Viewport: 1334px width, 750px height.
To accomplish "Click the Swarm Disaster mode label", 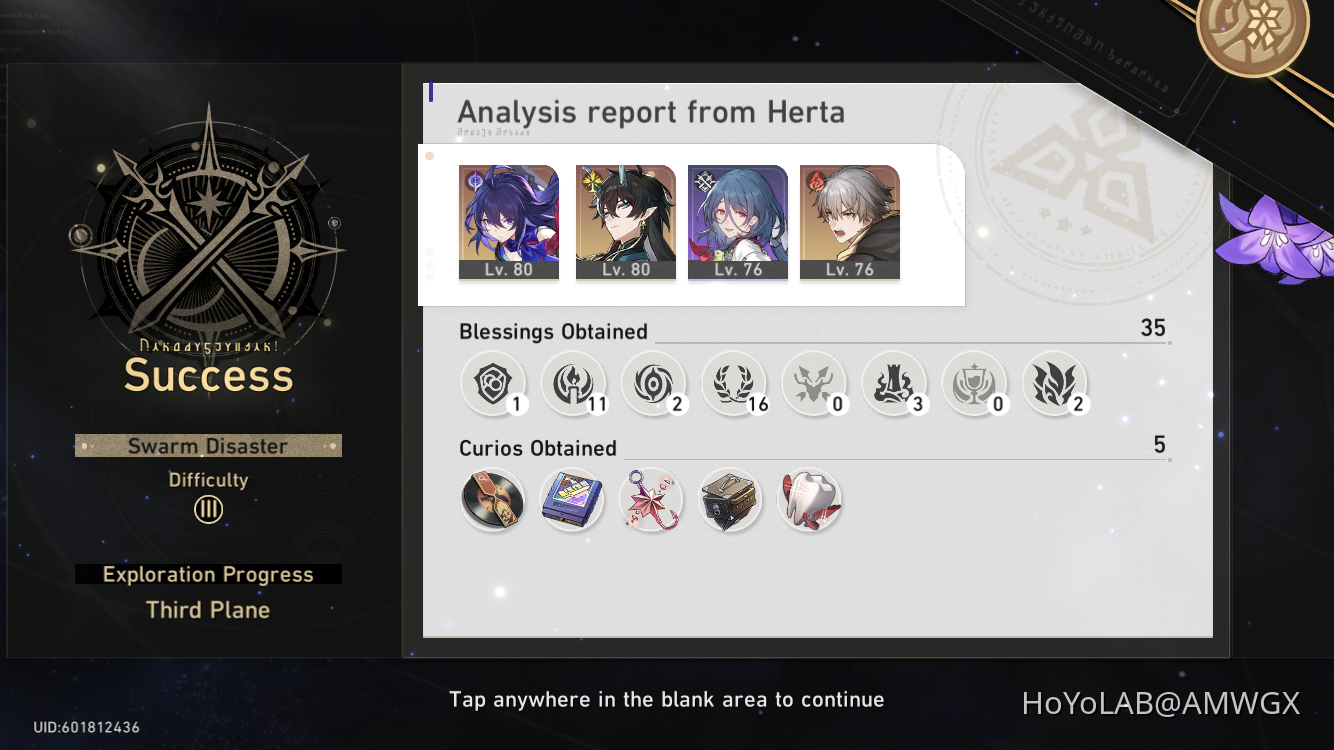I will click(x=207, y=446).
